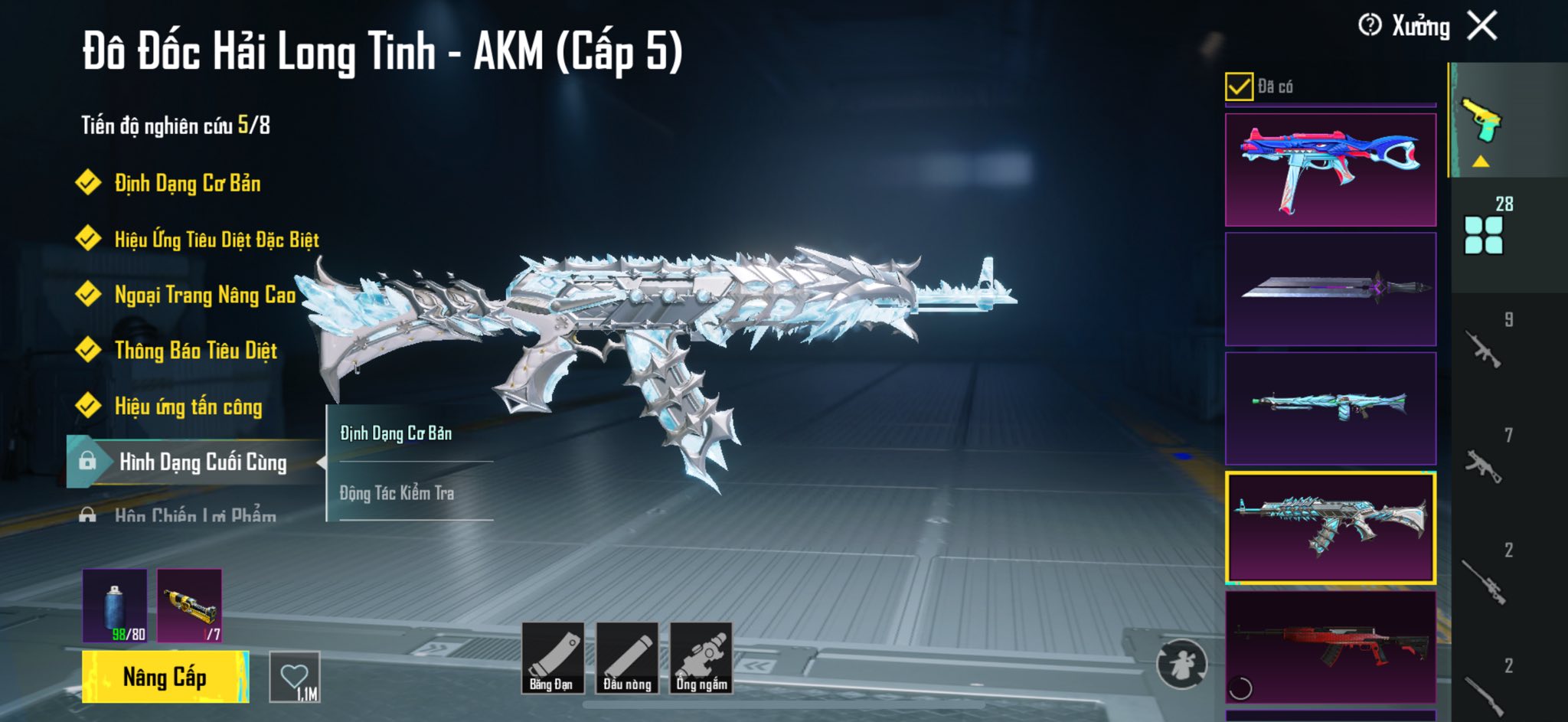Switch to the yellow pistol category tab
This screenshot has width=1568, height=722.
1482,121
